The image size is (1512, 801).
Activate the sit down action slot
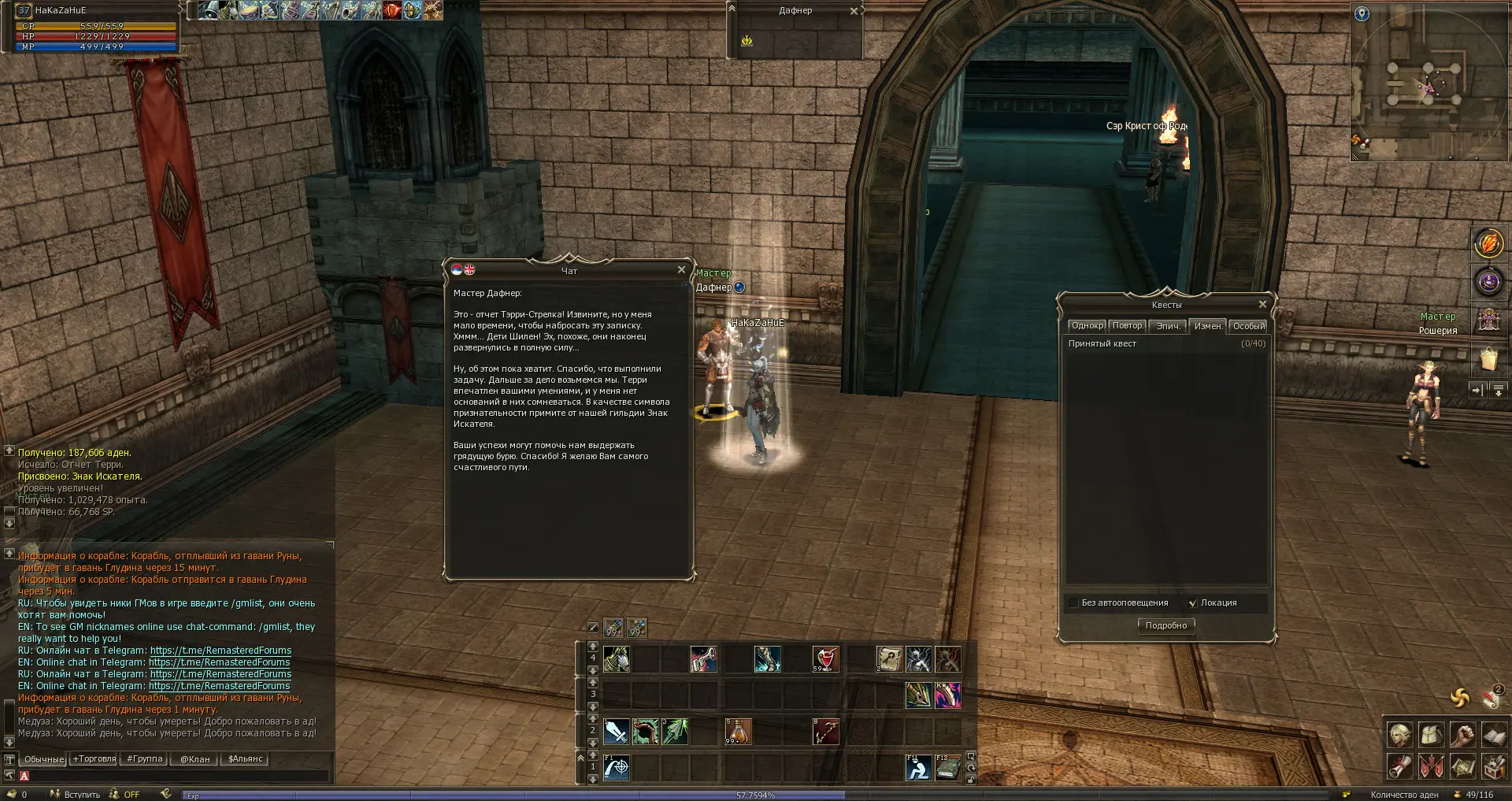[917, 767]
